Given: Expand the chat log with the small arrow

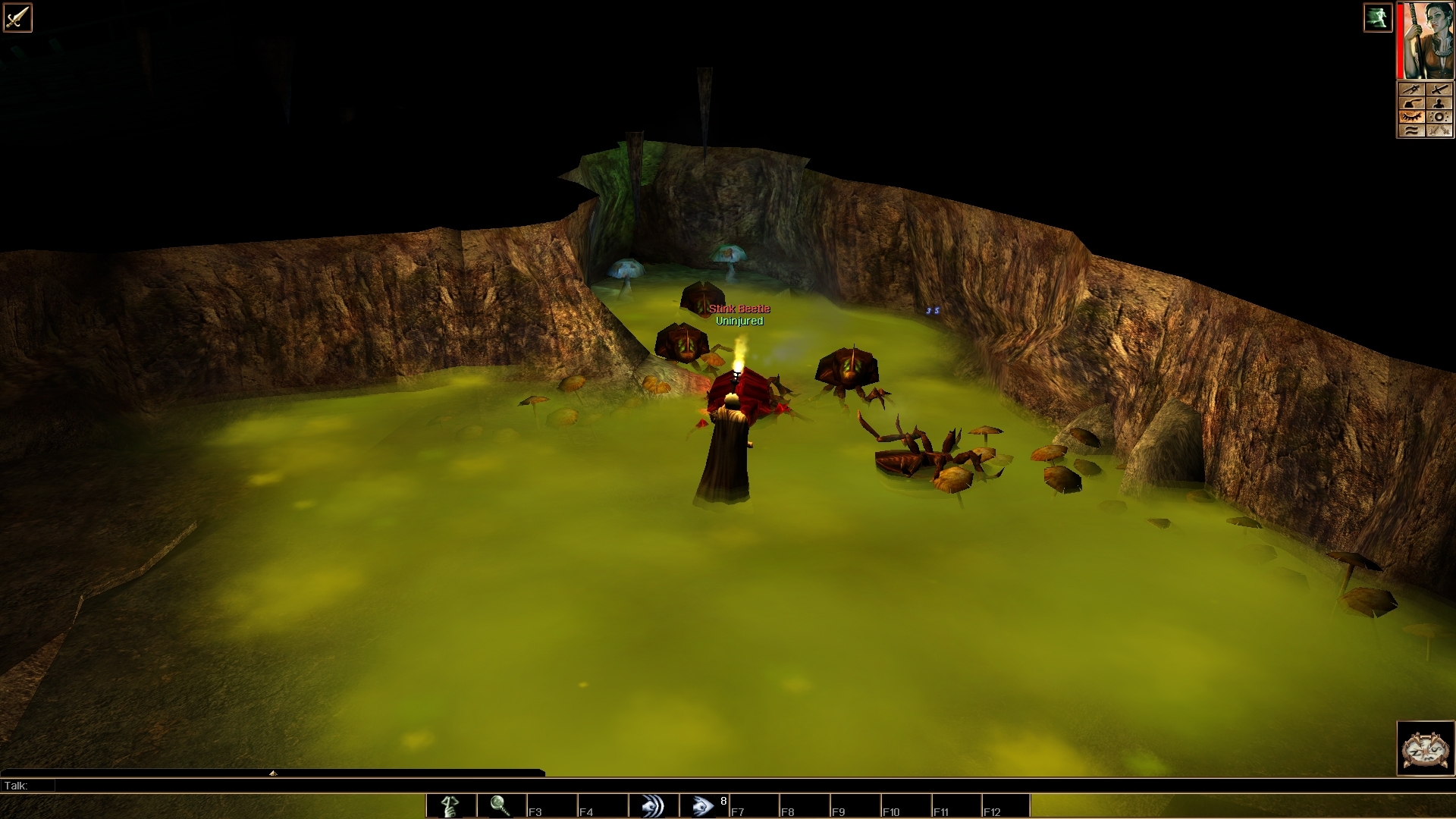Looking at the screenshot, I should (271, 773).
